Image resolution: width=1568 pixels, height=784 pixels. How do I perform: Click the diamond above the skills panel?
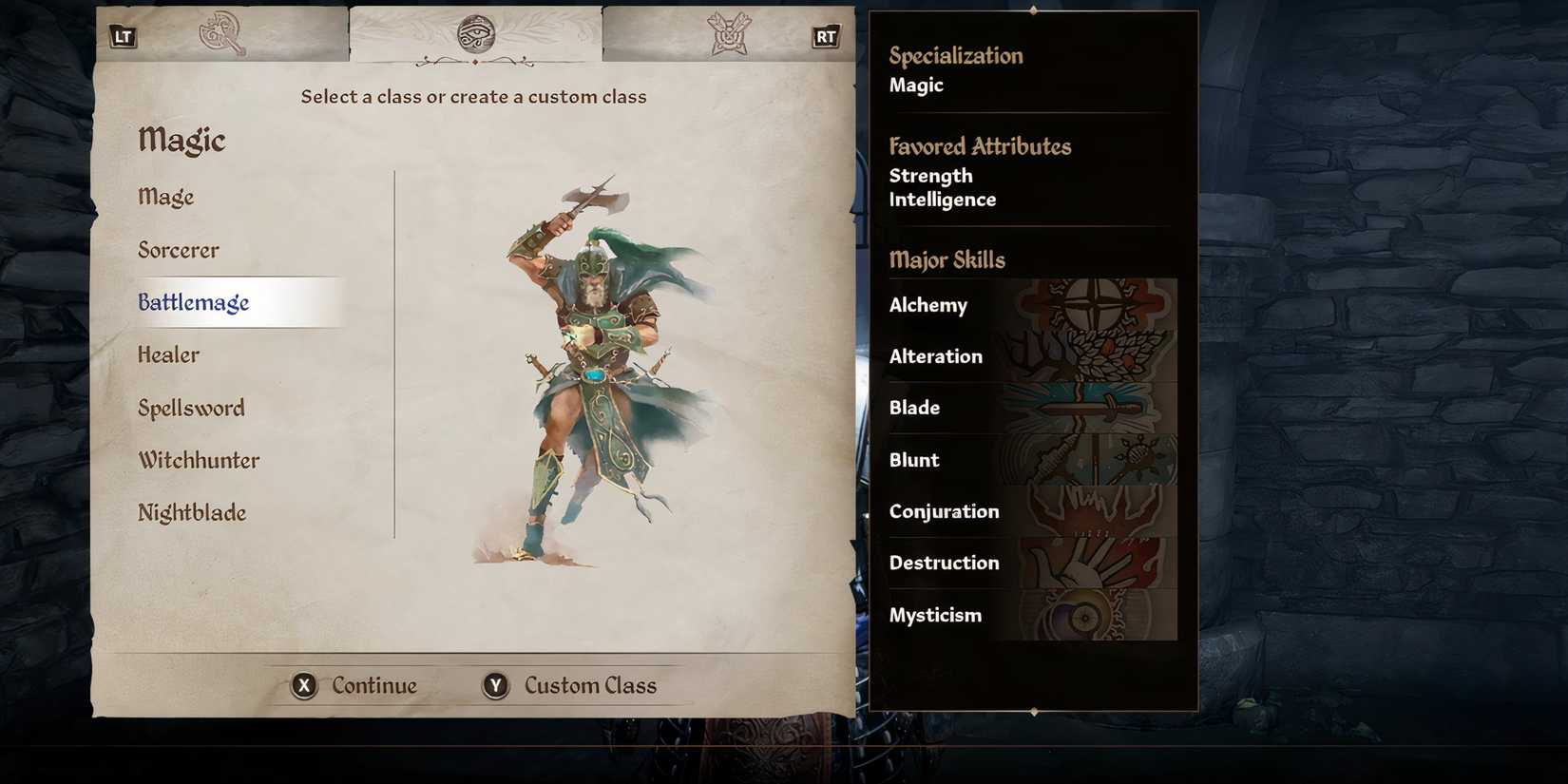pos(1032,12)
